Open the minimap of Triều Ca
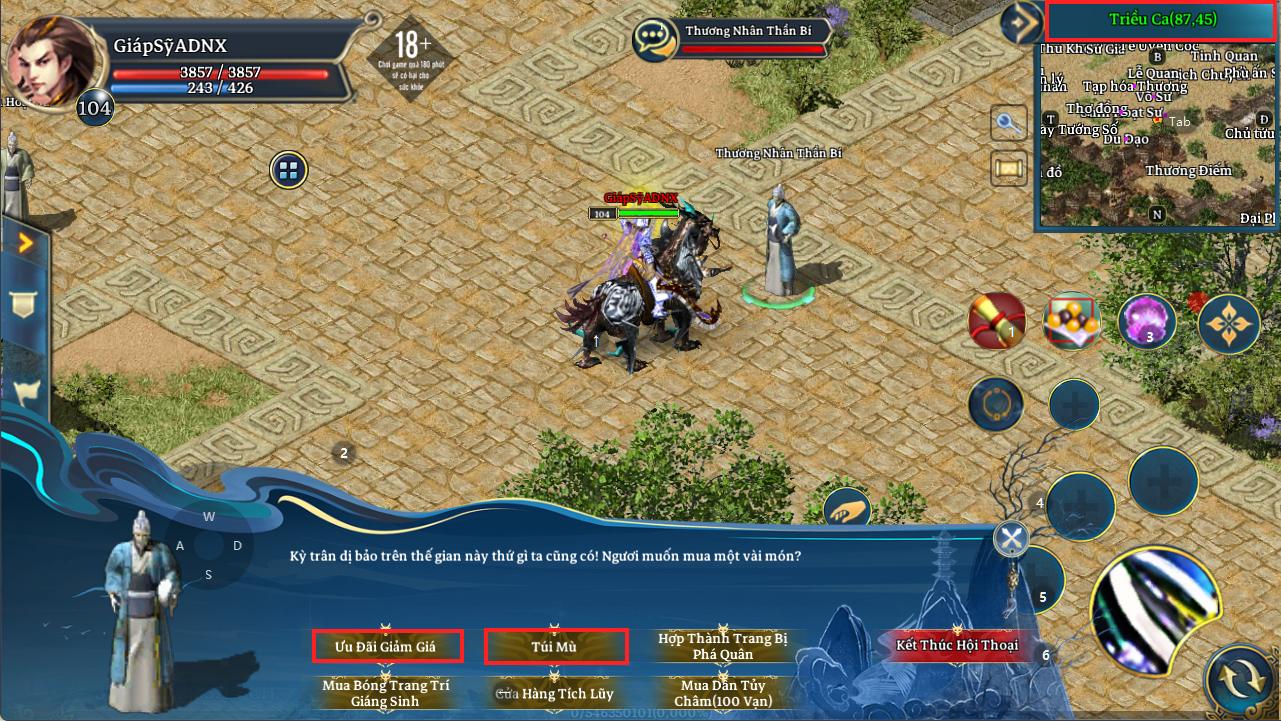 pos(1158,130)
